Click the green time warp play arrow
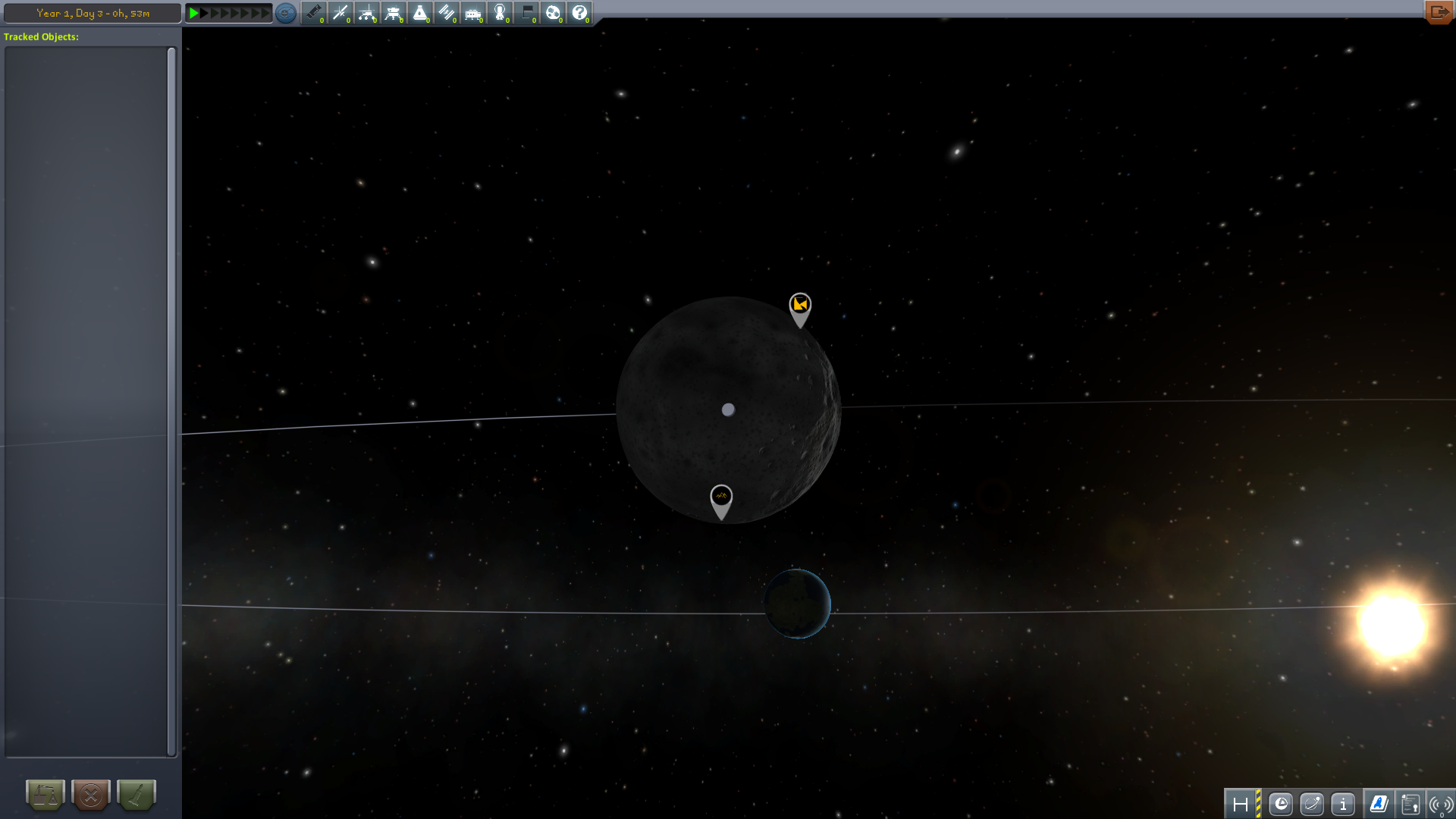The height and width of the screenshot is (819, 1456). pyautogui.click(x=194, y=13)
